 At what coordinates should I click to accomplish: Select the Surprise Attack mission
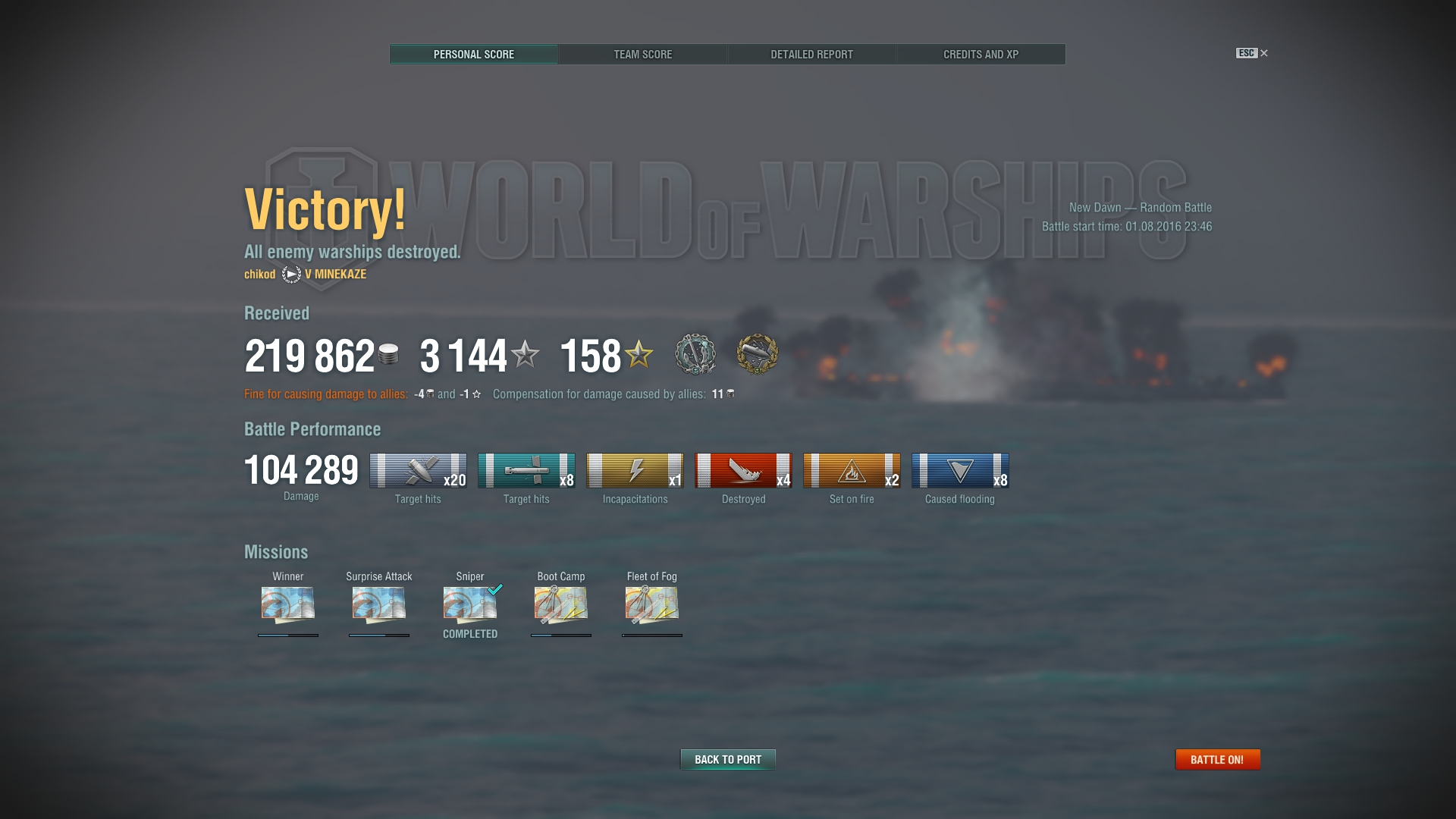coord(379,604)
